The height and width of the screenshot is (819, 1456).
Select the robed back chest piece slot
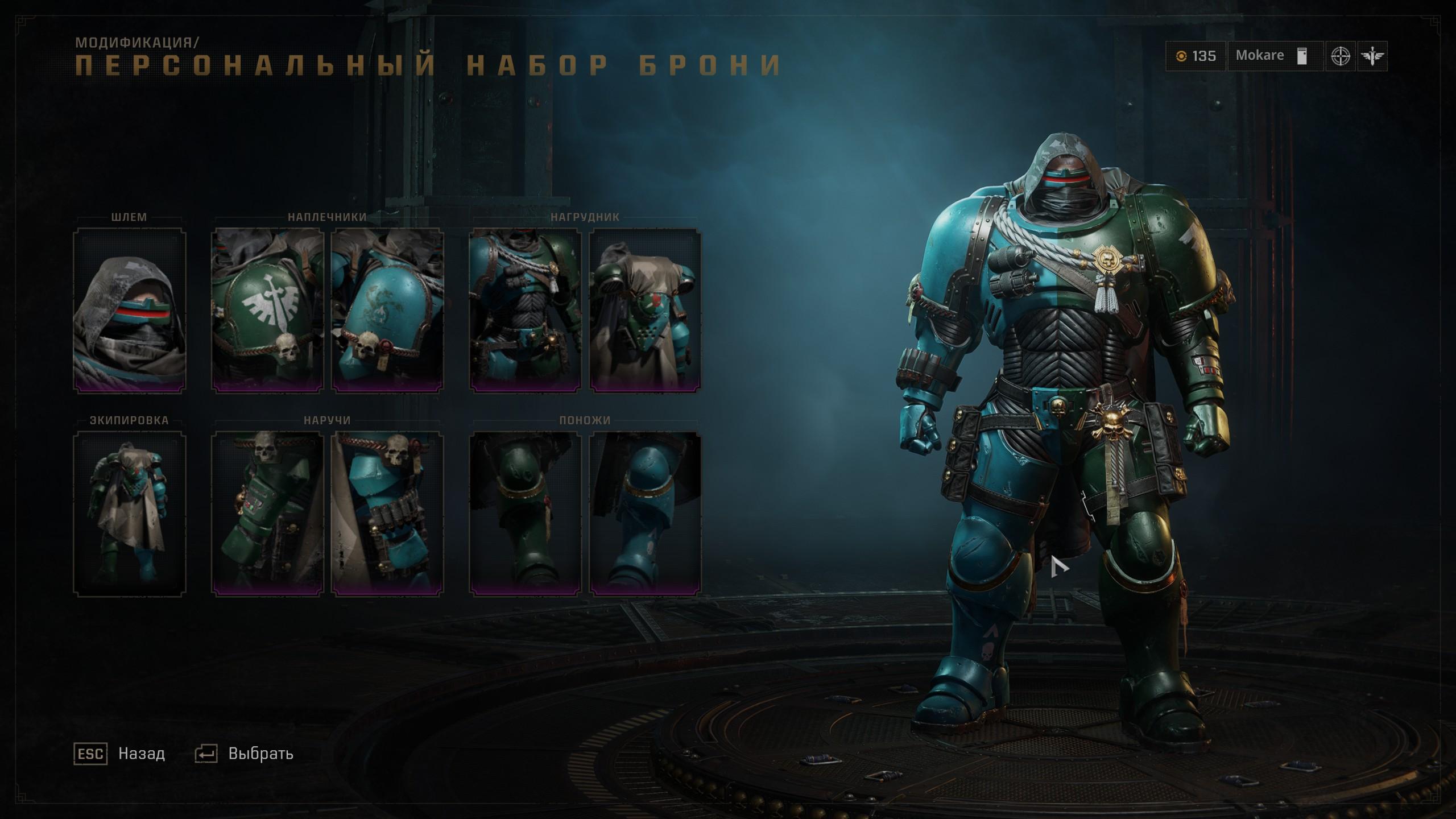click(645, 310)
